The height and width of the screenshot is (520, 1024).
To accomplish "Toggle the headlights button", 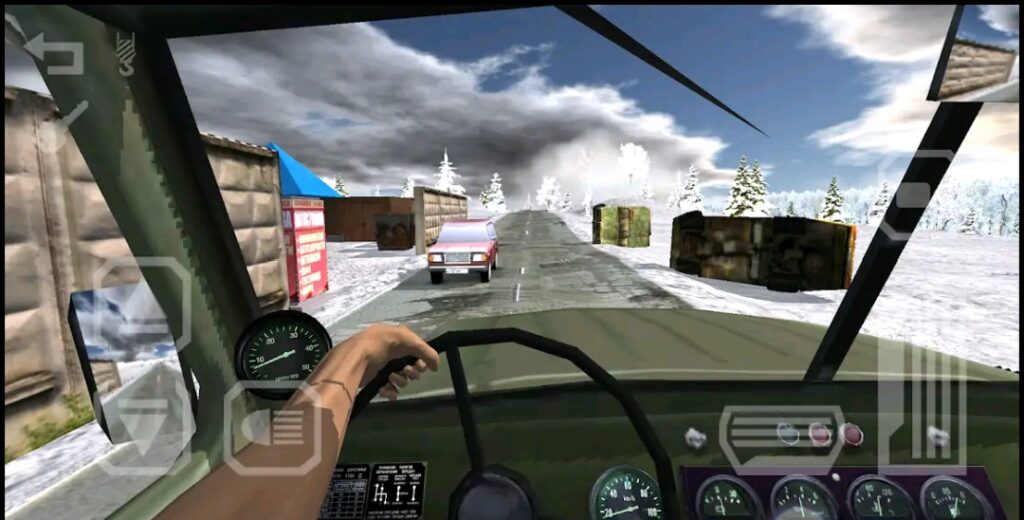I will tap(272, 428).
